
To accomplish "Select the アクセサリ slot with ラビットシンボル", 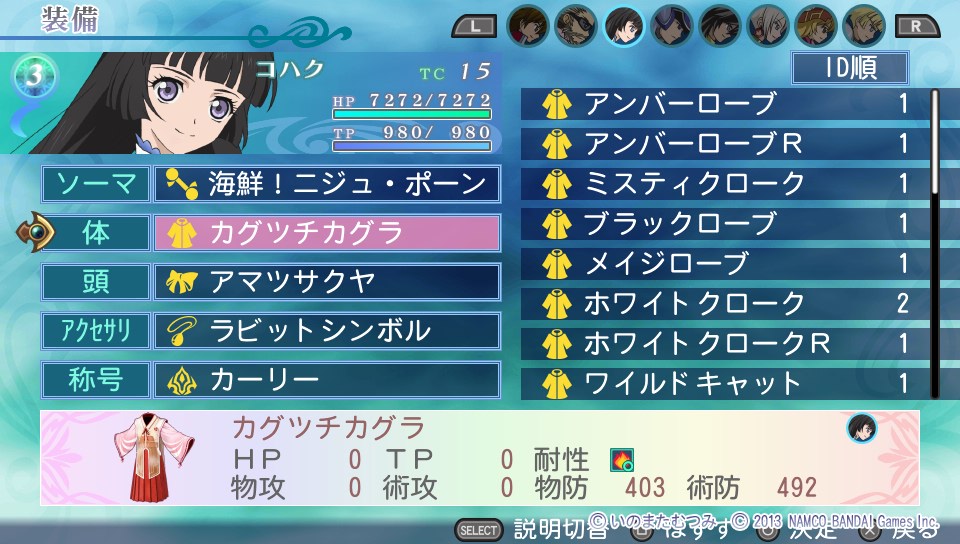I will (x=326, y=331).
